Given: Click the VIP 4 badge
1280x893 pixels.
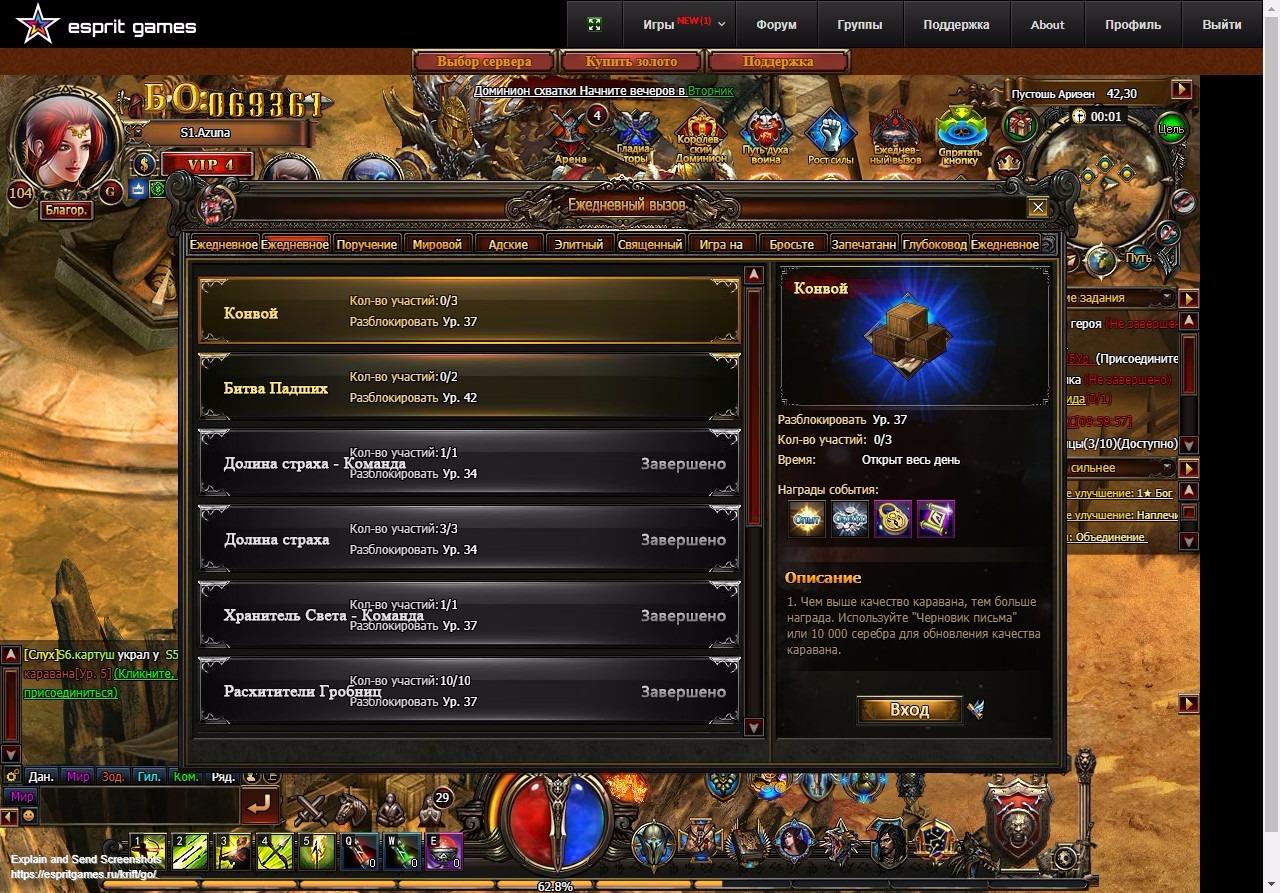Looking at the screenshot, I should pos(206,165).
